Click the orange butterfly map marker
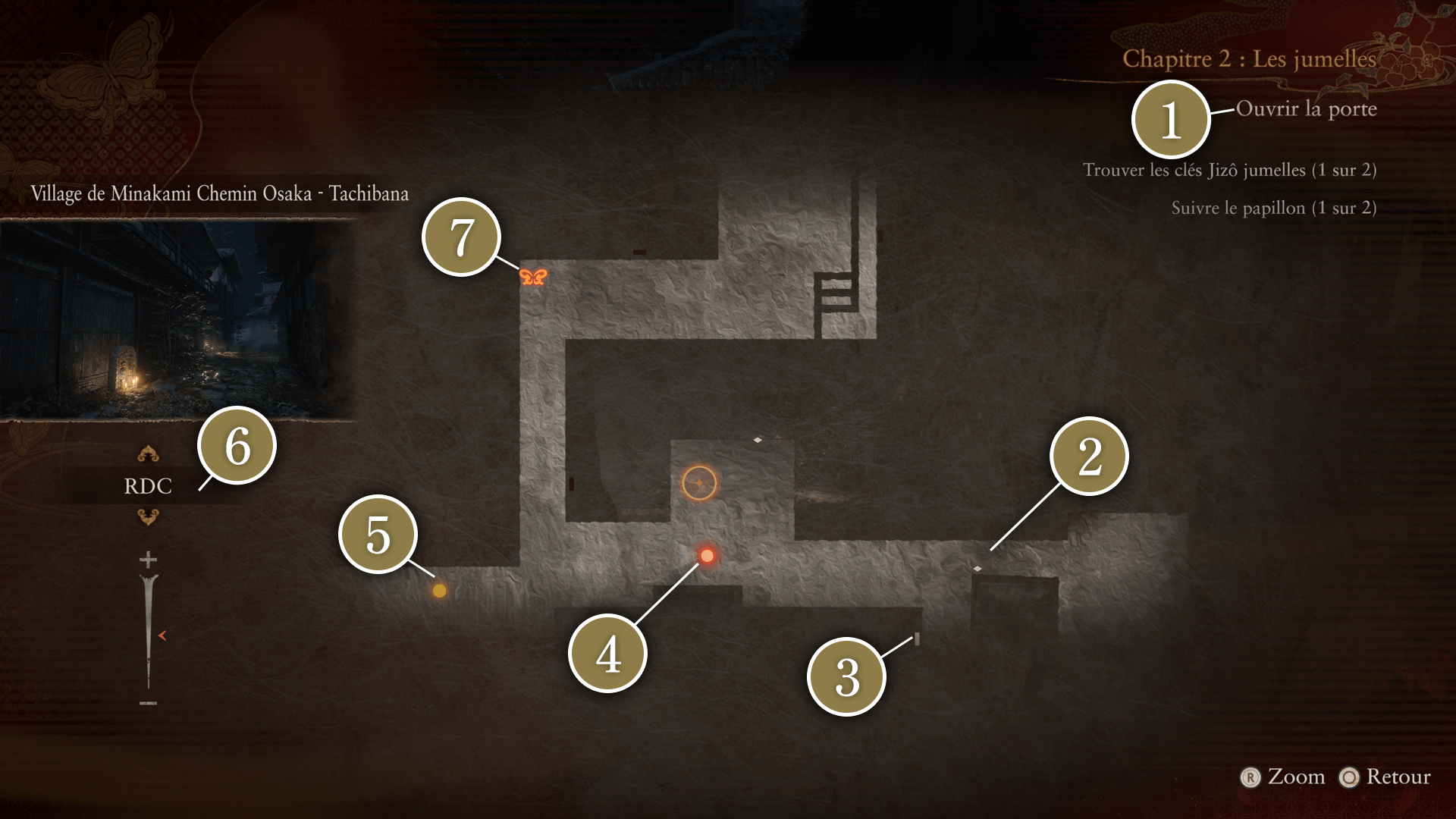The height and width of the screenshot is (819, 1456). (x=533, y=277)
